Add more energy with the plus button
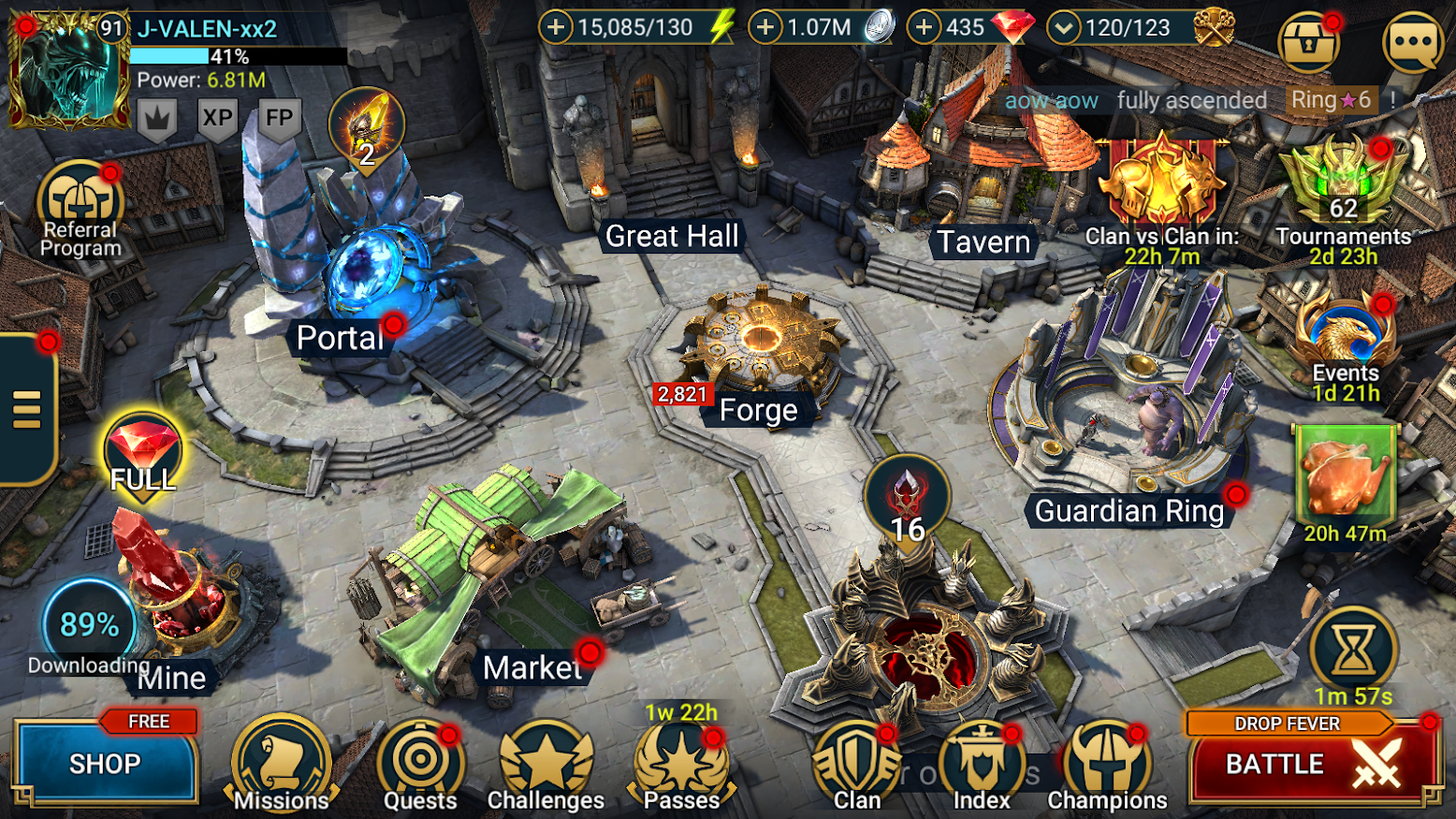1456x819 pixels. pos(556,27)
